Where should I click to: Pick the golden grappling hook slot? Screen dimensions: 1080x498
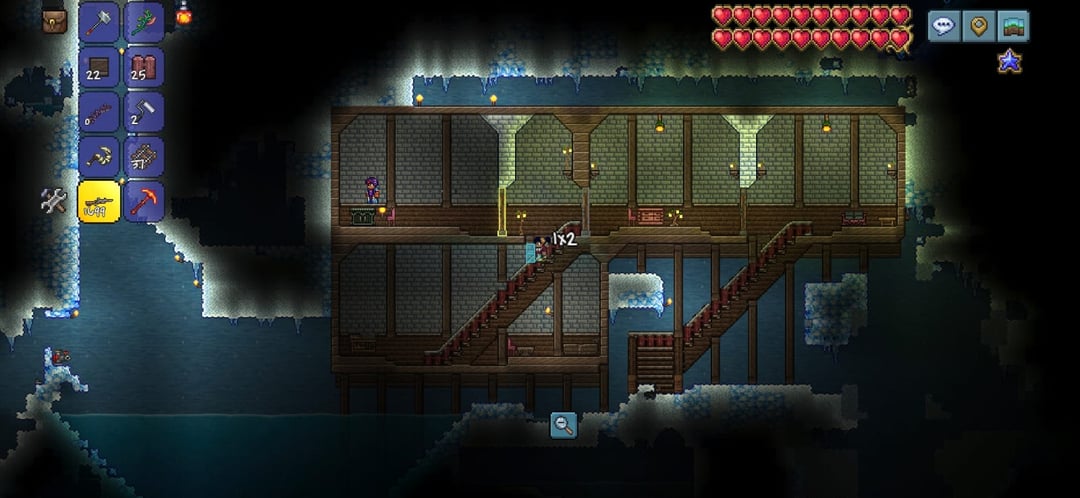tap(99, 157)
